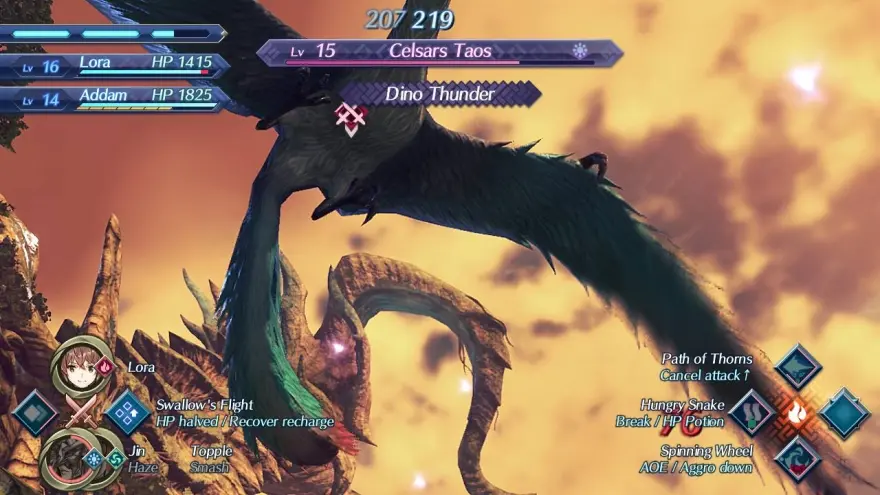This screenshot has width=880, height=495.
Task: Select Jin's blade portrait
Action: tap(64, 460)
